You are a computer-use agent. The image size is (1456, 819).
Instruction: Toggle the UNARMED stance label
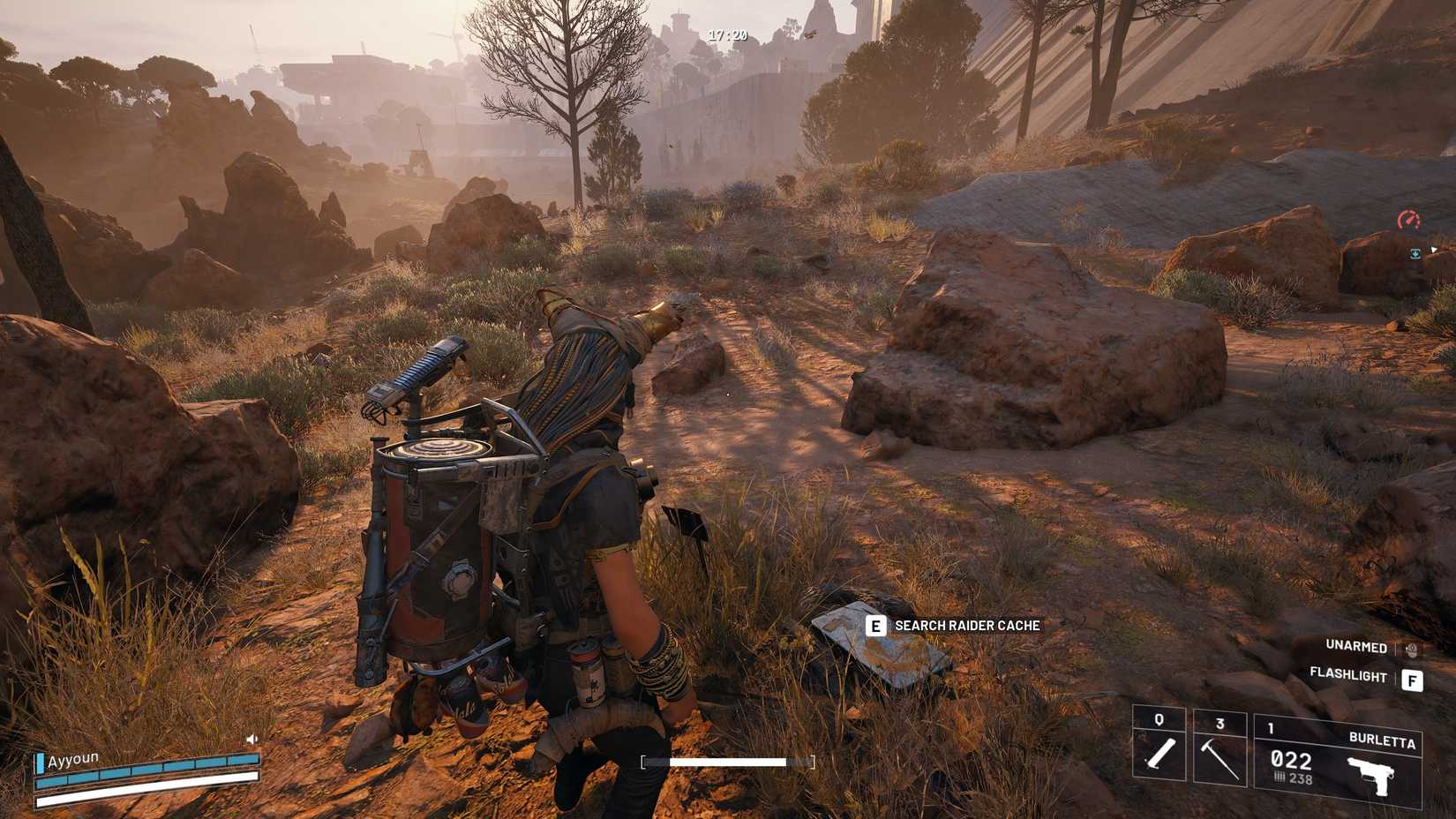pos(1356,647)
